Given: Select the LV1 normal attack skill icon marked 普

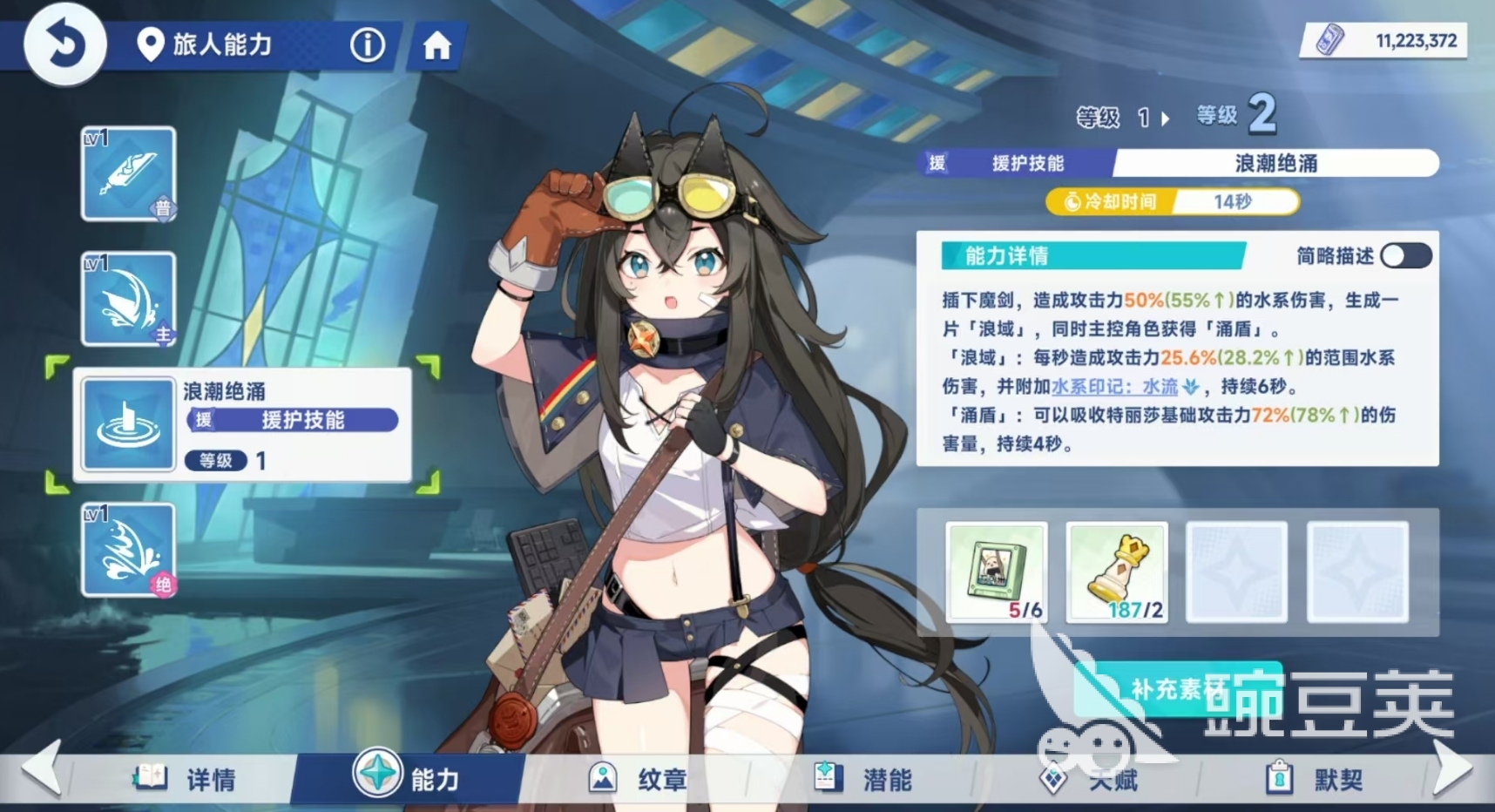Looking at the screenshot, I should click(128, 174).
